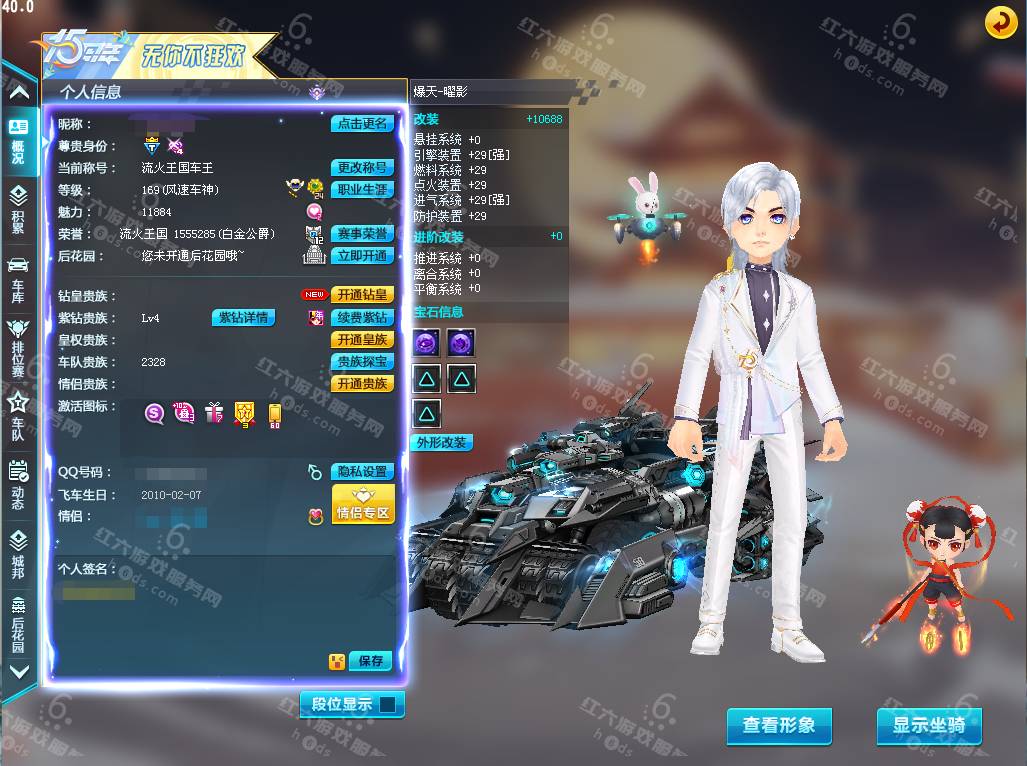The width and height of the screenshot is (1027, 766).
Task: Change title with 更改称号 button
Action: 362,168
